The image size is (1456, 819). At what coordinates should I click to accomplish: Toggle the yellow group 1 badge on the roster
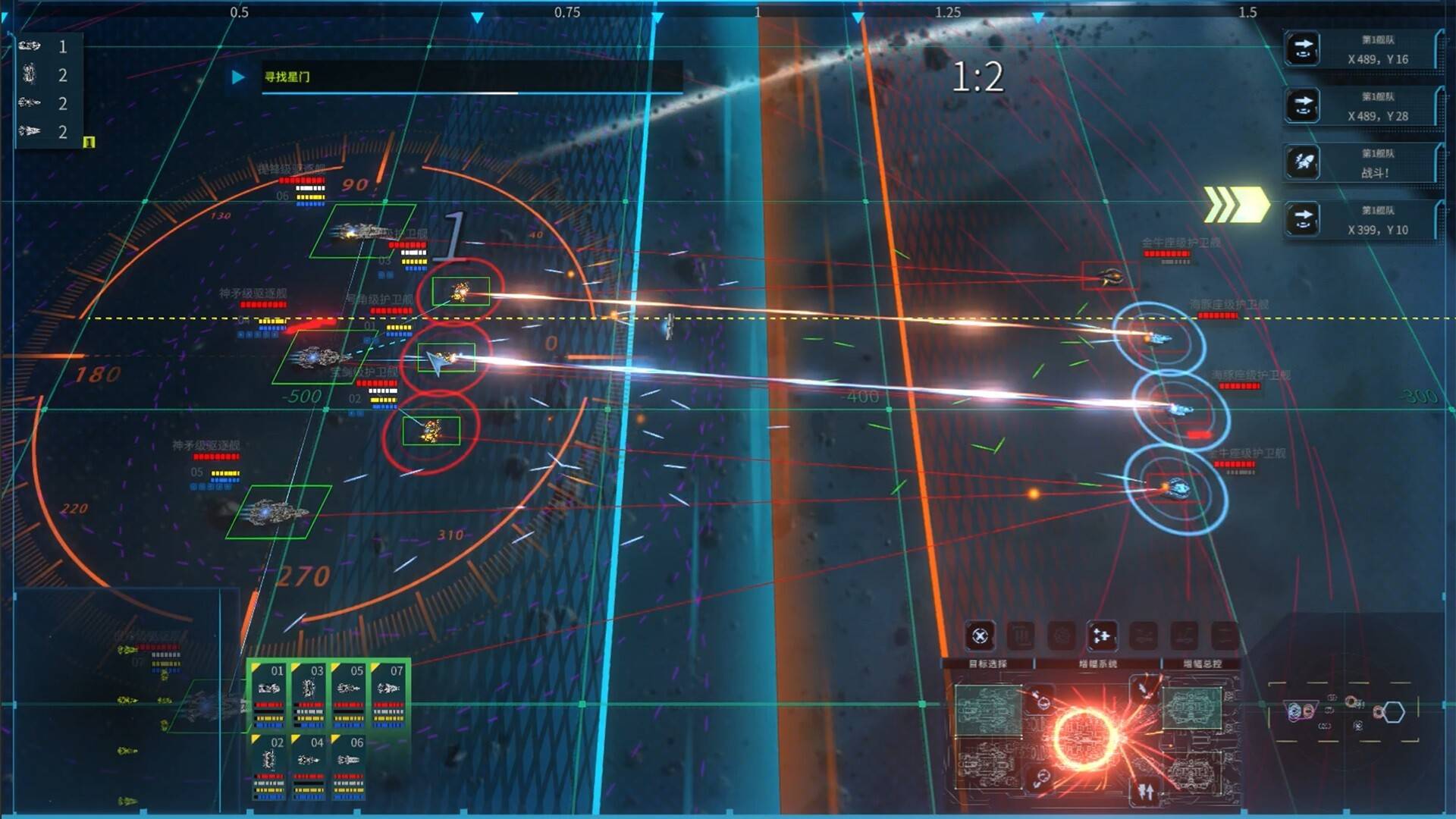89,141
